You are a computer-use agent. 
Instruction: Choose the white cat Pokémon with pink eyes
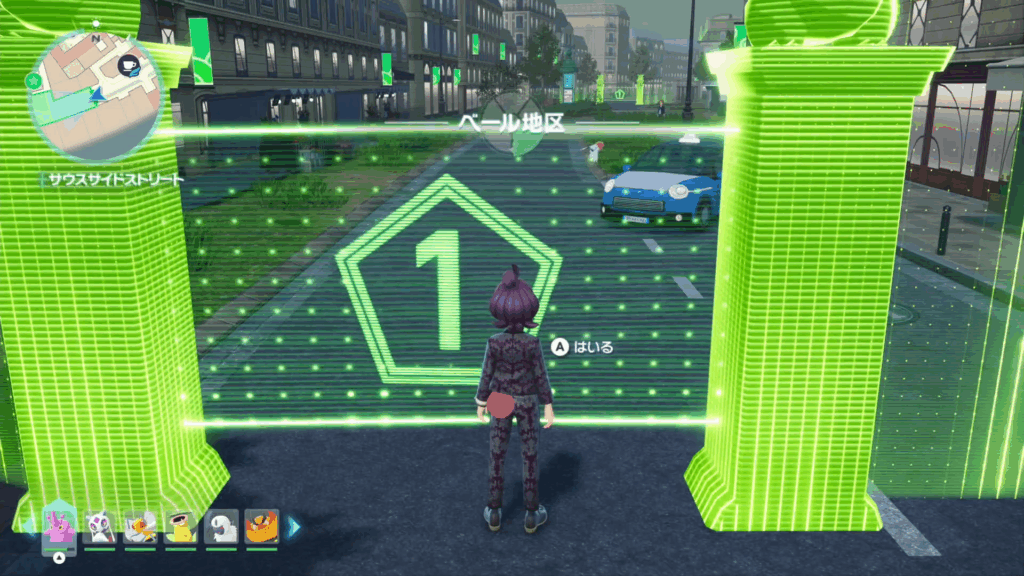100,525
